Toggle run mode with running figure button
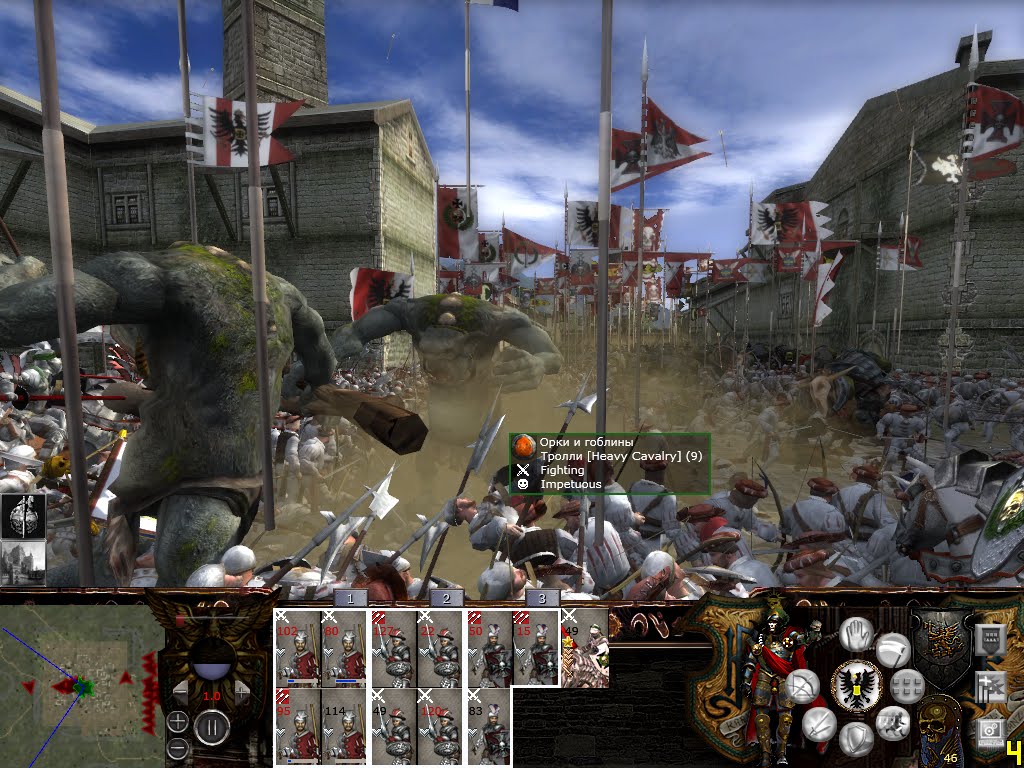Viewport: 1024px width, 768px height. coord(891,722)
